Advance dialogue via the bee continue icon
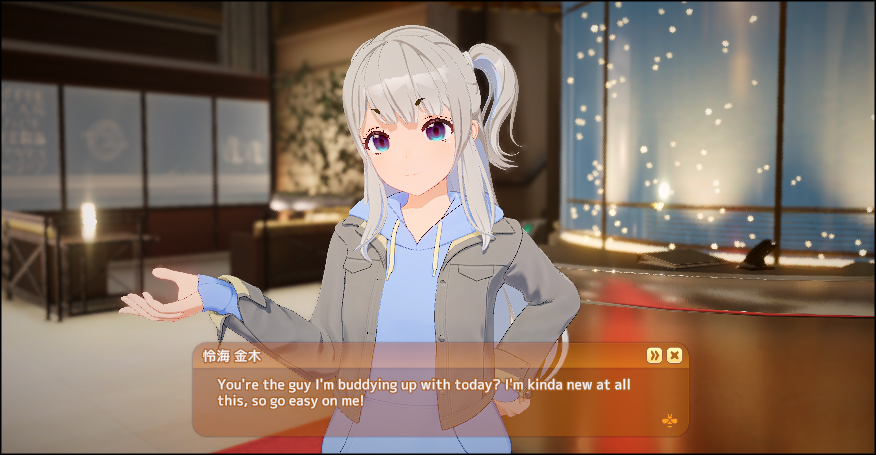876x455 pixels. (668, 420)
